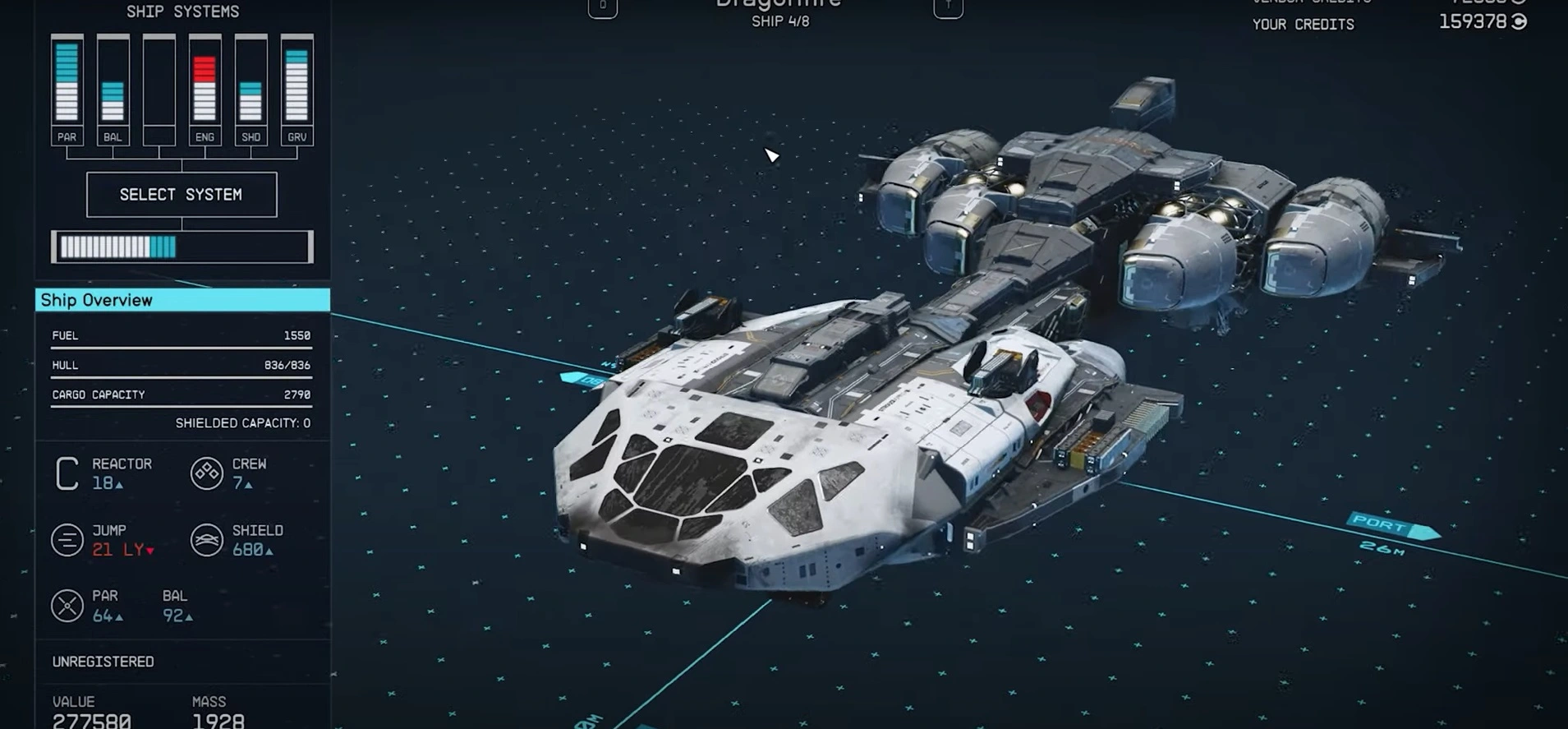
Task: Select the Shield strength icon
Action: [205, 540]
